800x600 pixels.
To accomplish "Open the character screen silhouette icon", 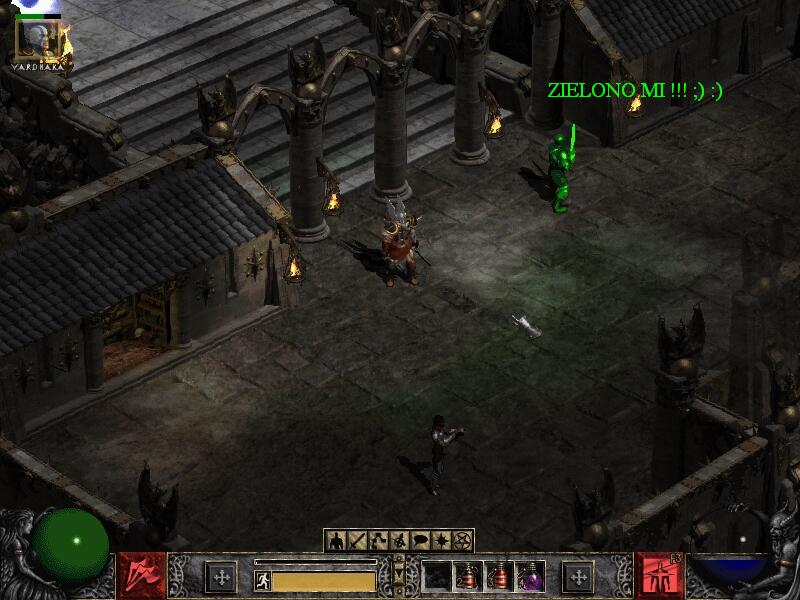I will [x=336, y=541].
